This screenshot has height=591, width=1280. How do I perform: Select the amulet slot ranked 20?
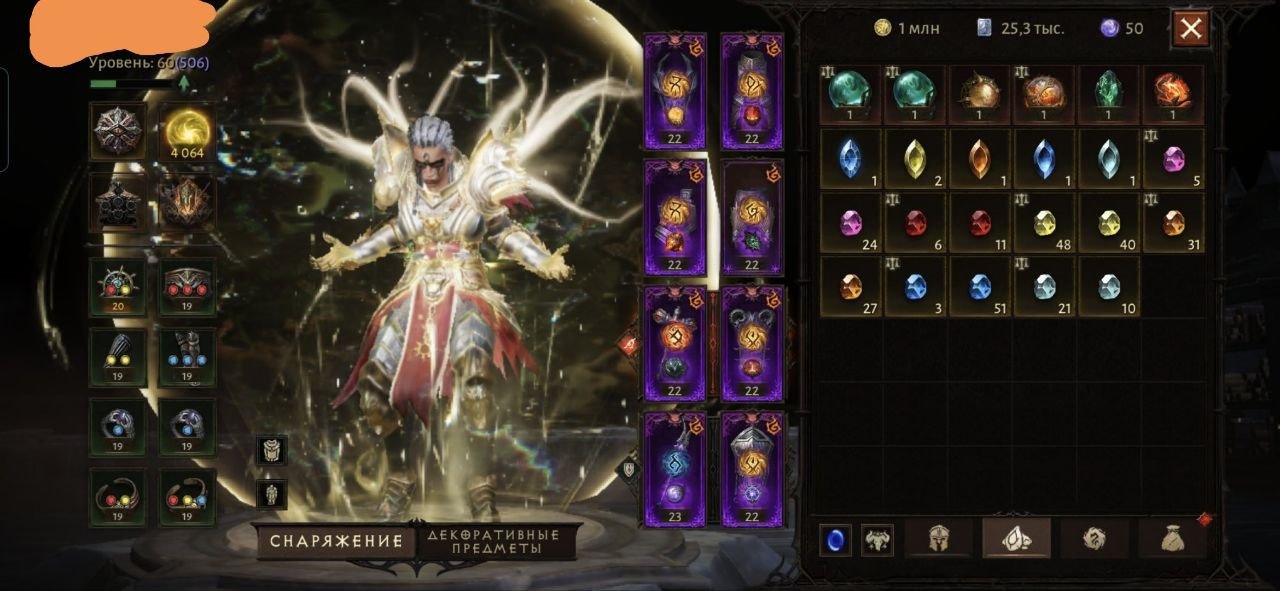click(118, 287)
